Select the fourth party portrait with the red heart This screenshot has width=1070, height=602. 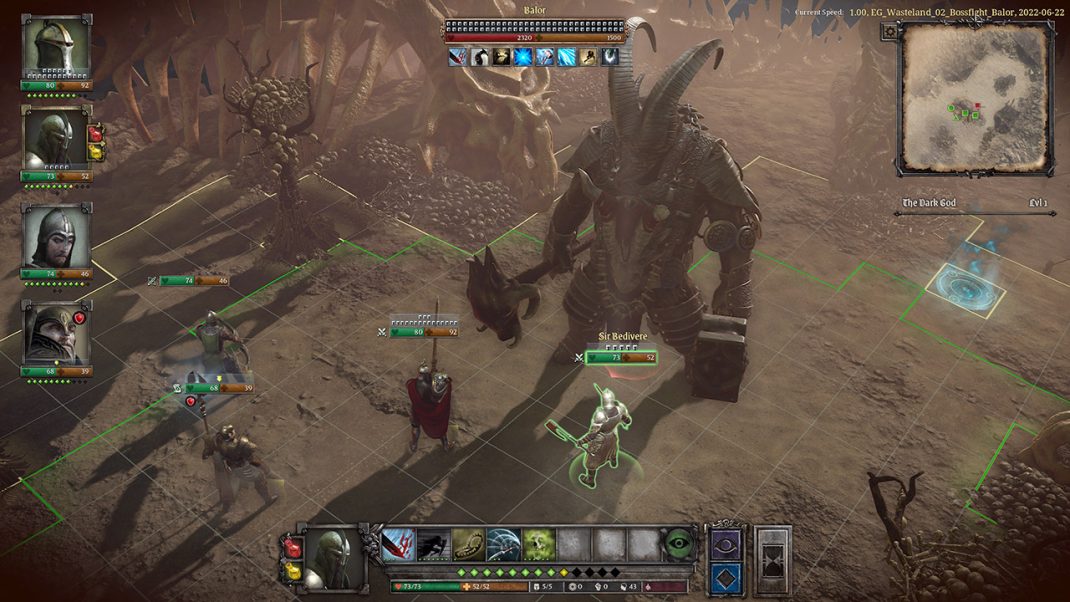(55, 333)
